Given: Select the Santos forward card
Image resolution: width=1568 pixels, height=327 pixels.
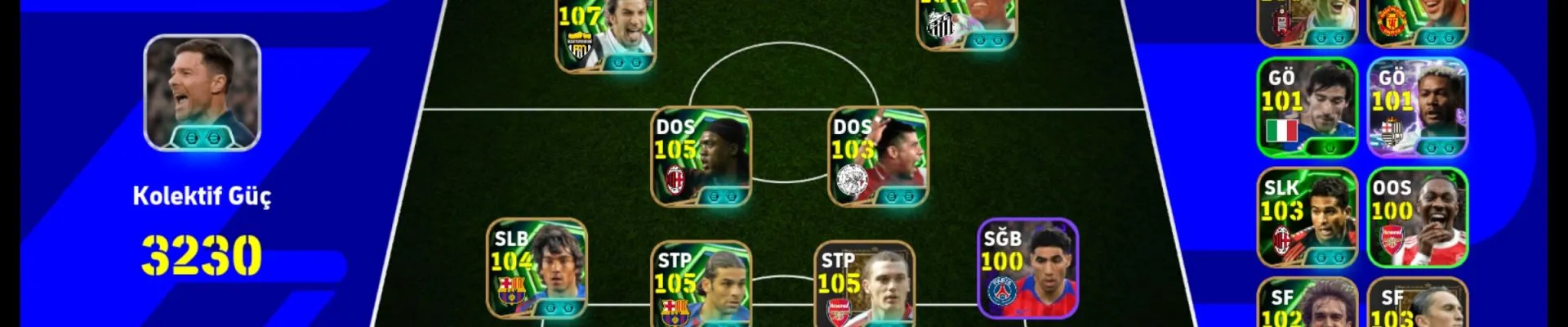Looking at the screenshot, I should click(967, 25).
